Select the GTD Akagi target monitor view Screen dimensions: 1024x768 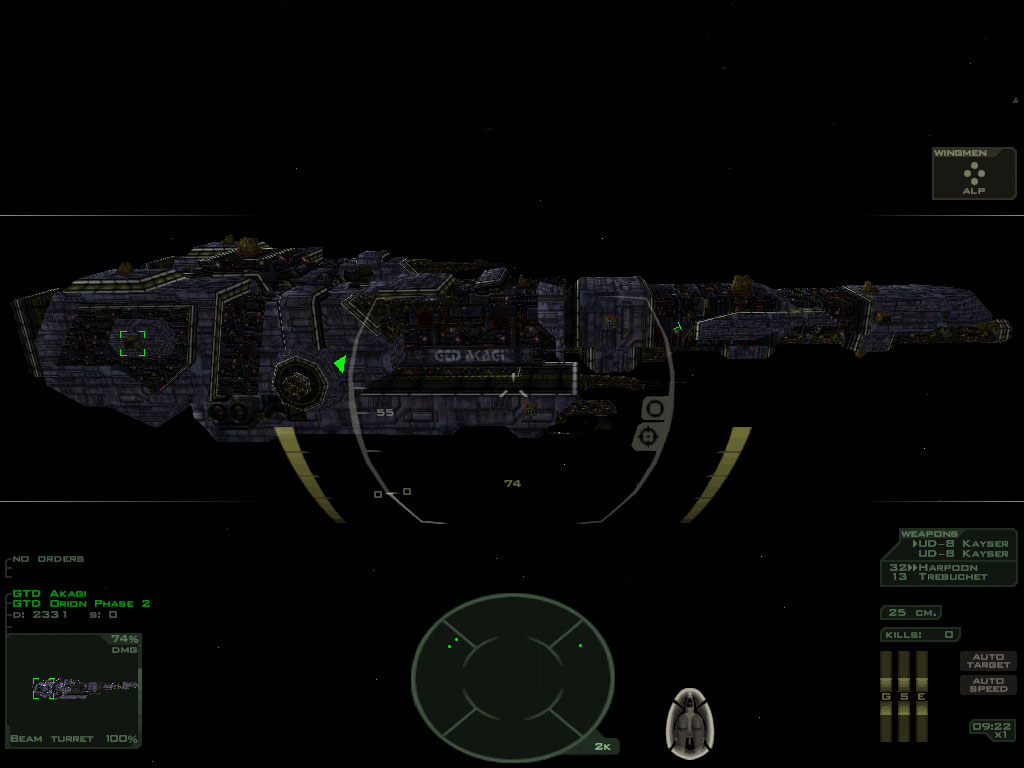pyautogui.click(x=74, y=690)
